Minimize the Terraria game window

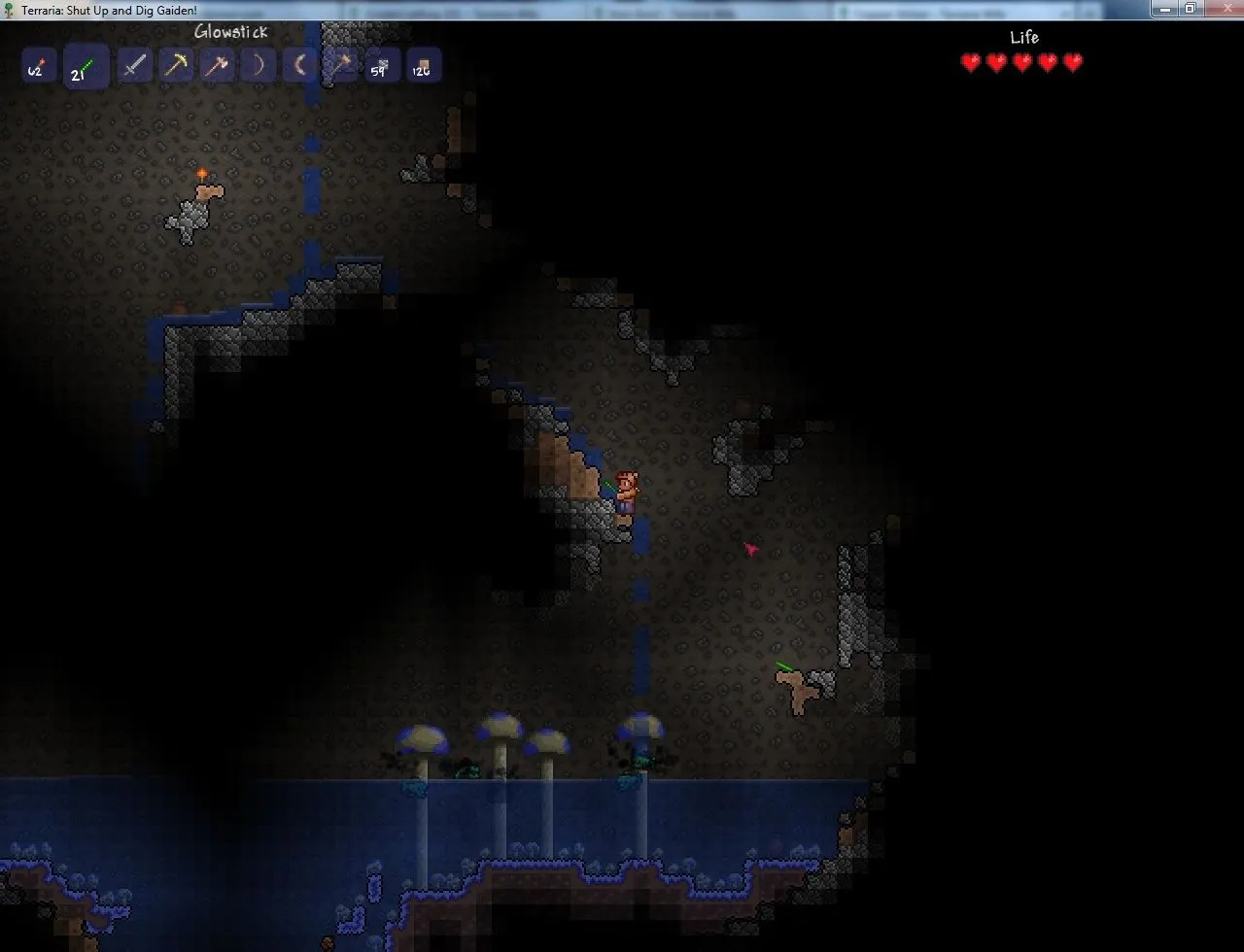coord(1164,9)
